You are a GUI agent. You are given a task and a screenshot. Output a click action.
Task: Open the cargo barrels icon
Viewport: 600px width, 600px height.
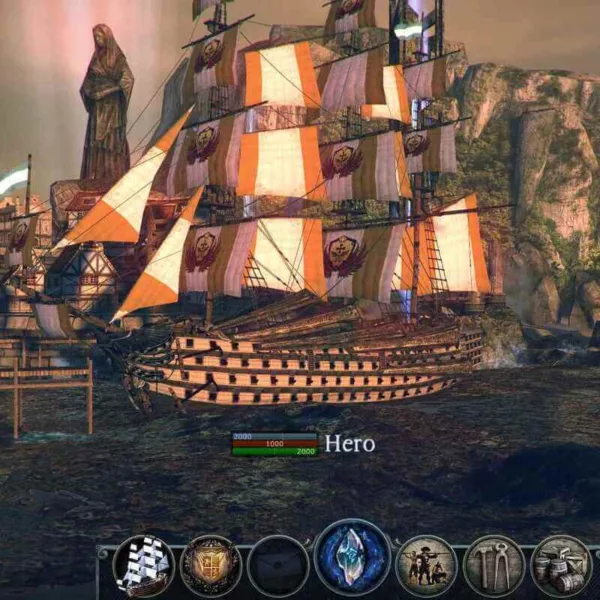pos(561,566)
